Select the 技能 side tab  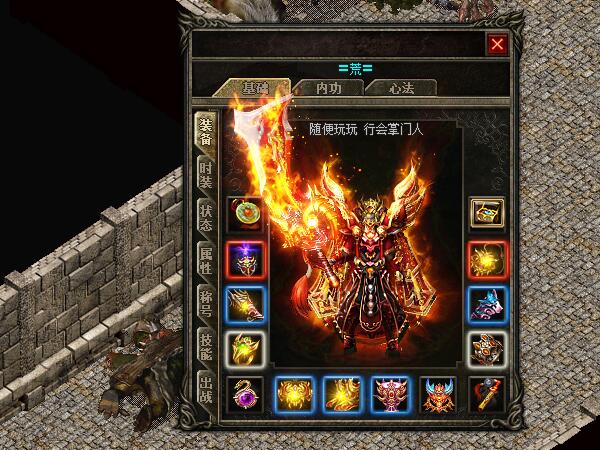click(205, 342)
